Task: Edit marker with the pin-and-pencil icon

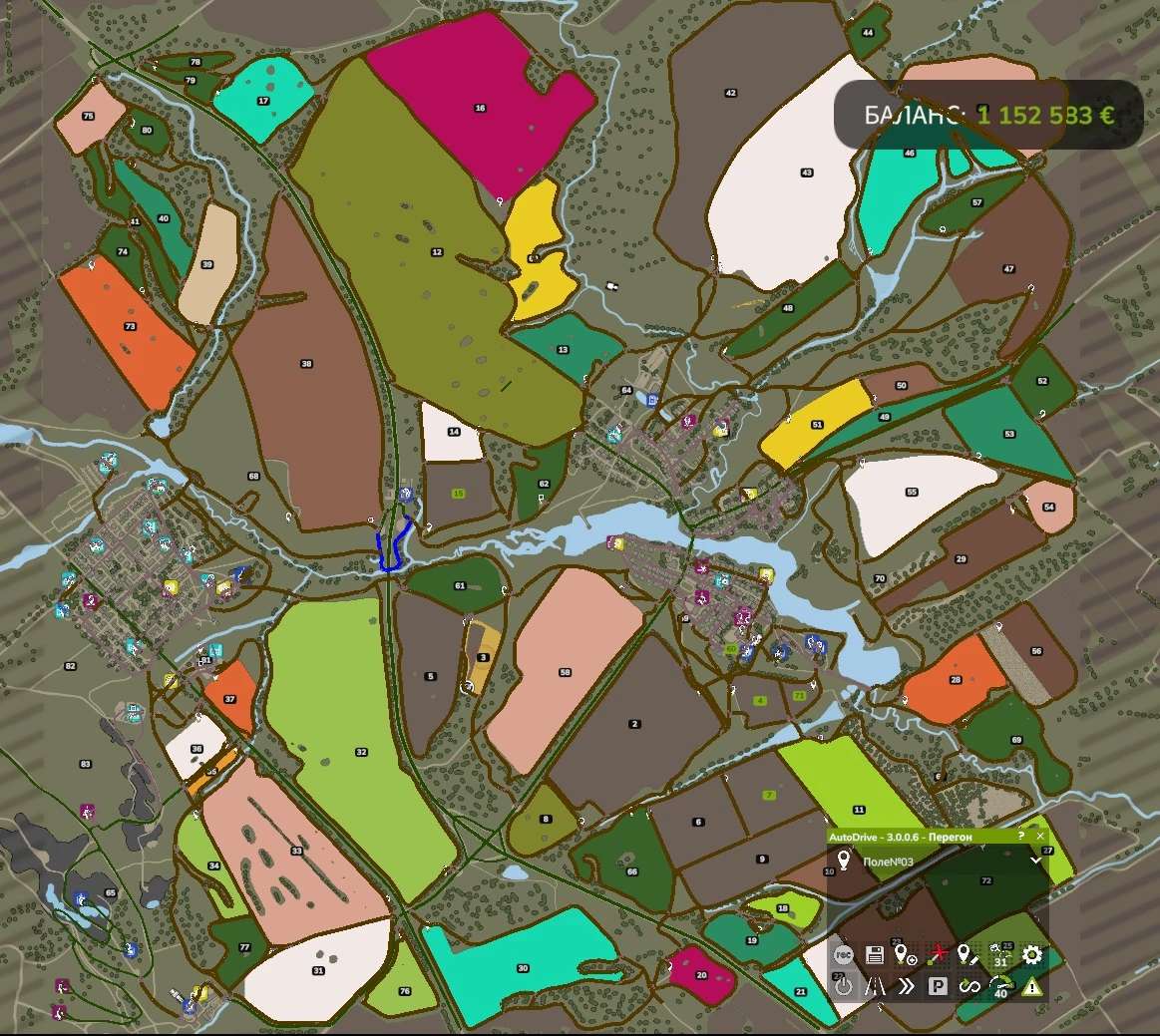Action: [967, 955]
